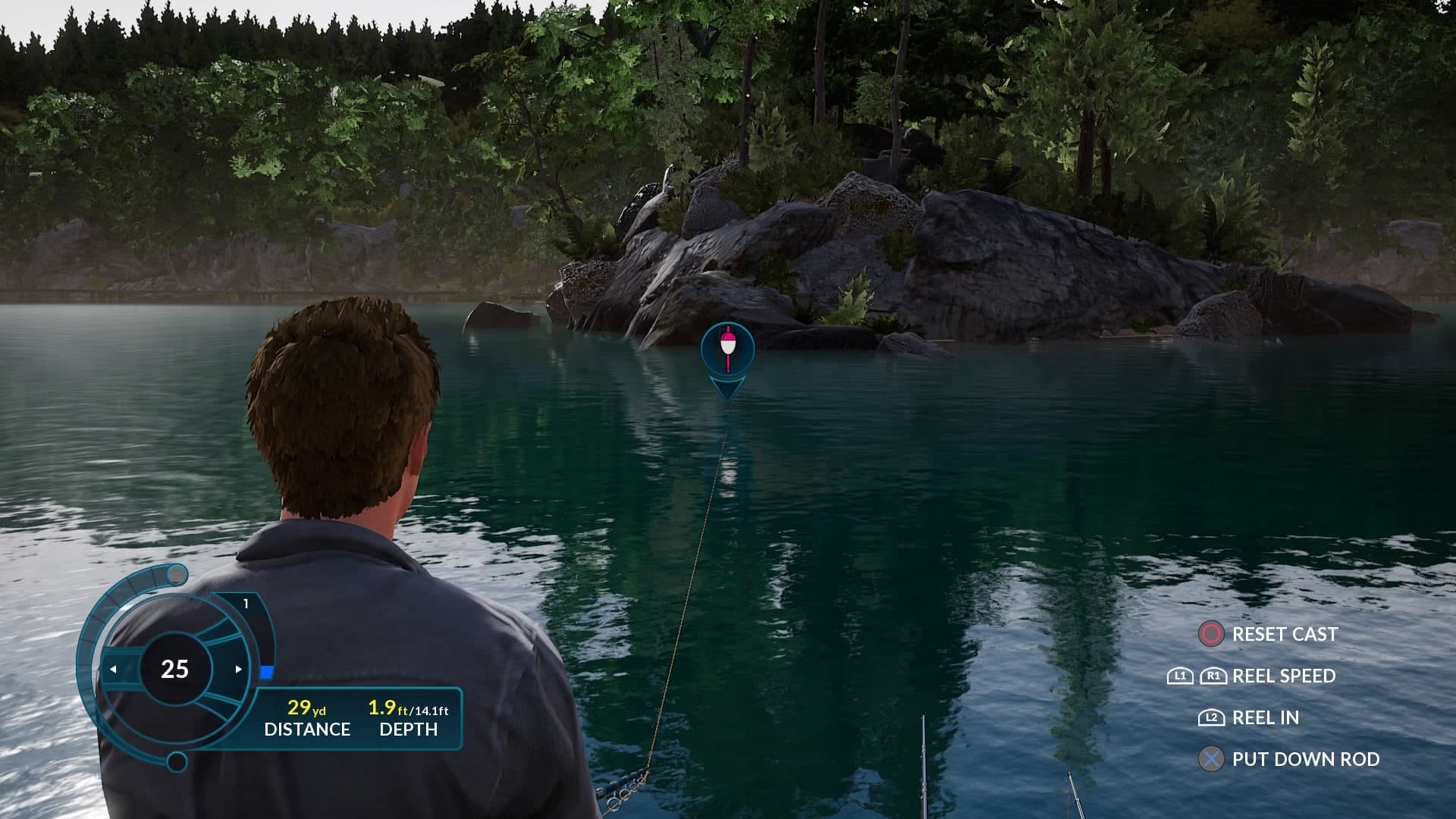Select the red circle Reset Cast icon
Viewport: 1456px width, 819px height.
click(x=1211, y=632)
